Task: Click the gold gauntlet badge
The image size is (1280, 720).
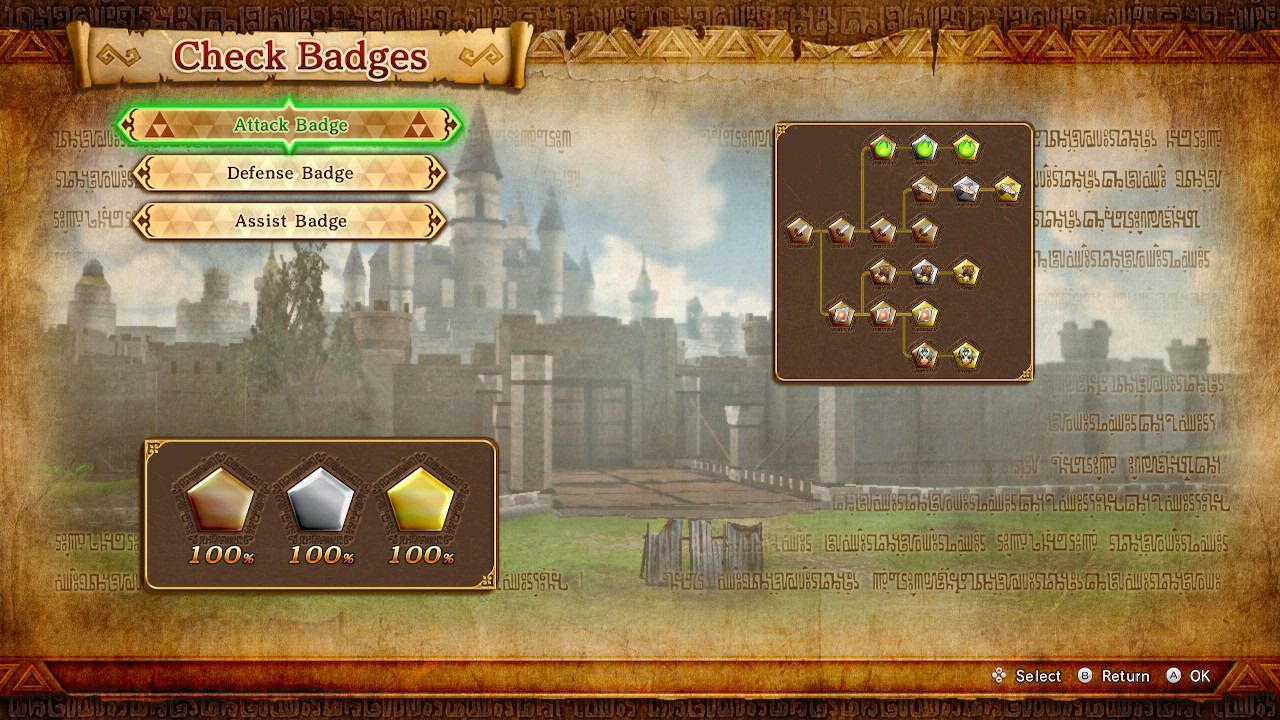Action: coord(965,272)
